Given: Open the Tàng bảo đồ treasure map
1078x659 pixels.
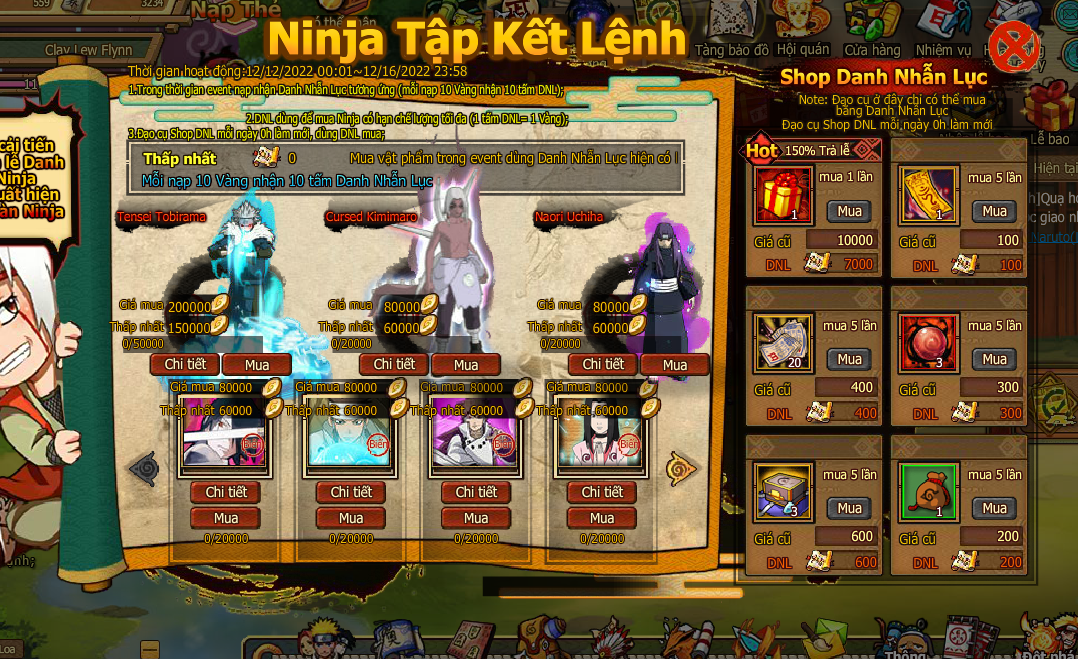Looking at the screenshot, I should [x=732, y=35].
